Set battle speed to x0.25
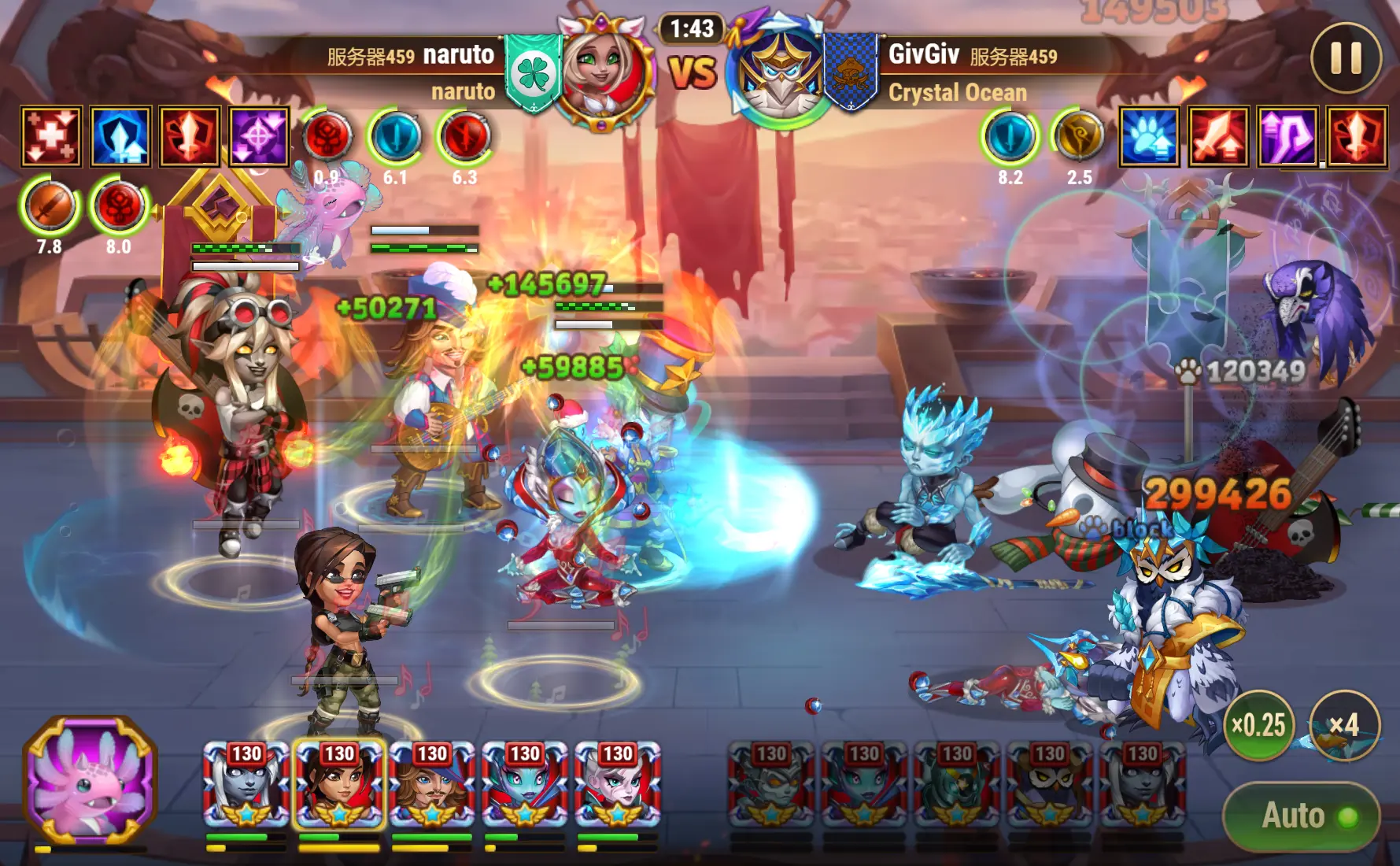The image size is (1400, 866). pyautogui.click(x=1258, y=724)
